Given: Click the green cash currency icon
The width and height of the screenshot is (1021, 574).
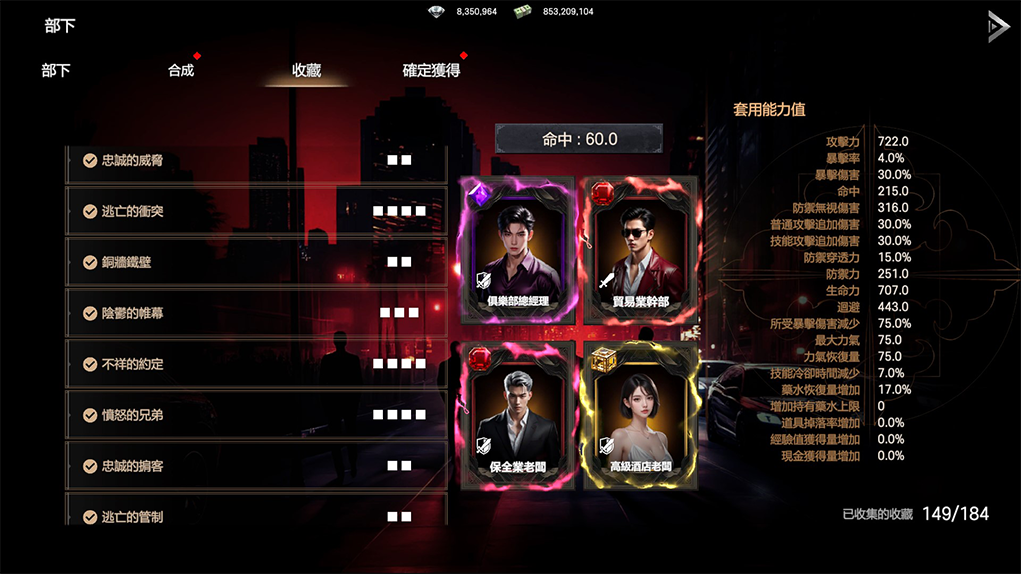Looking at the screenshot, I should coord(522,12).
